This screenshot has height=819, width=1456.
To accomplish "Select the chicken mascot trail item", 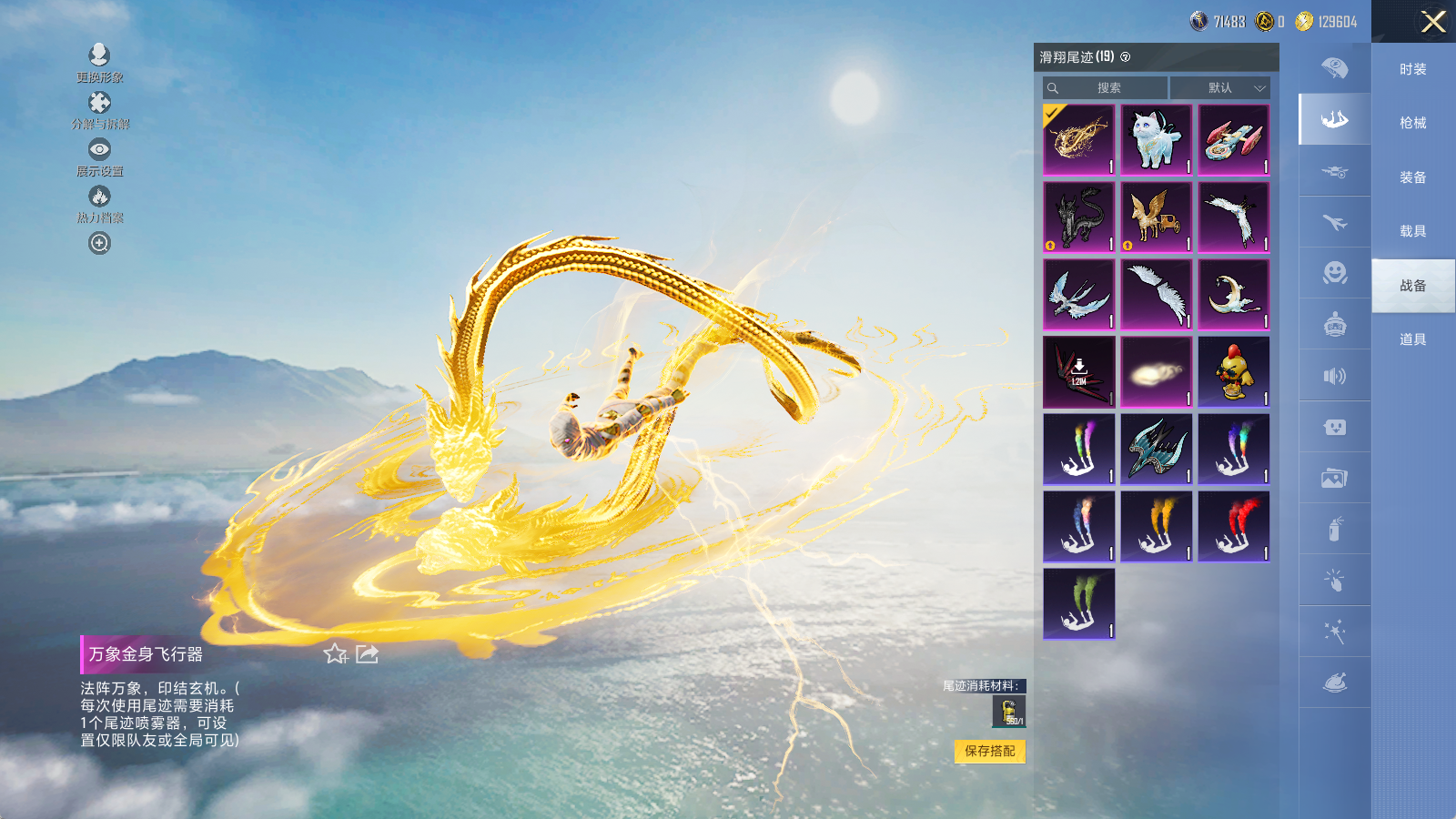I will click(x=1233, y=371).
